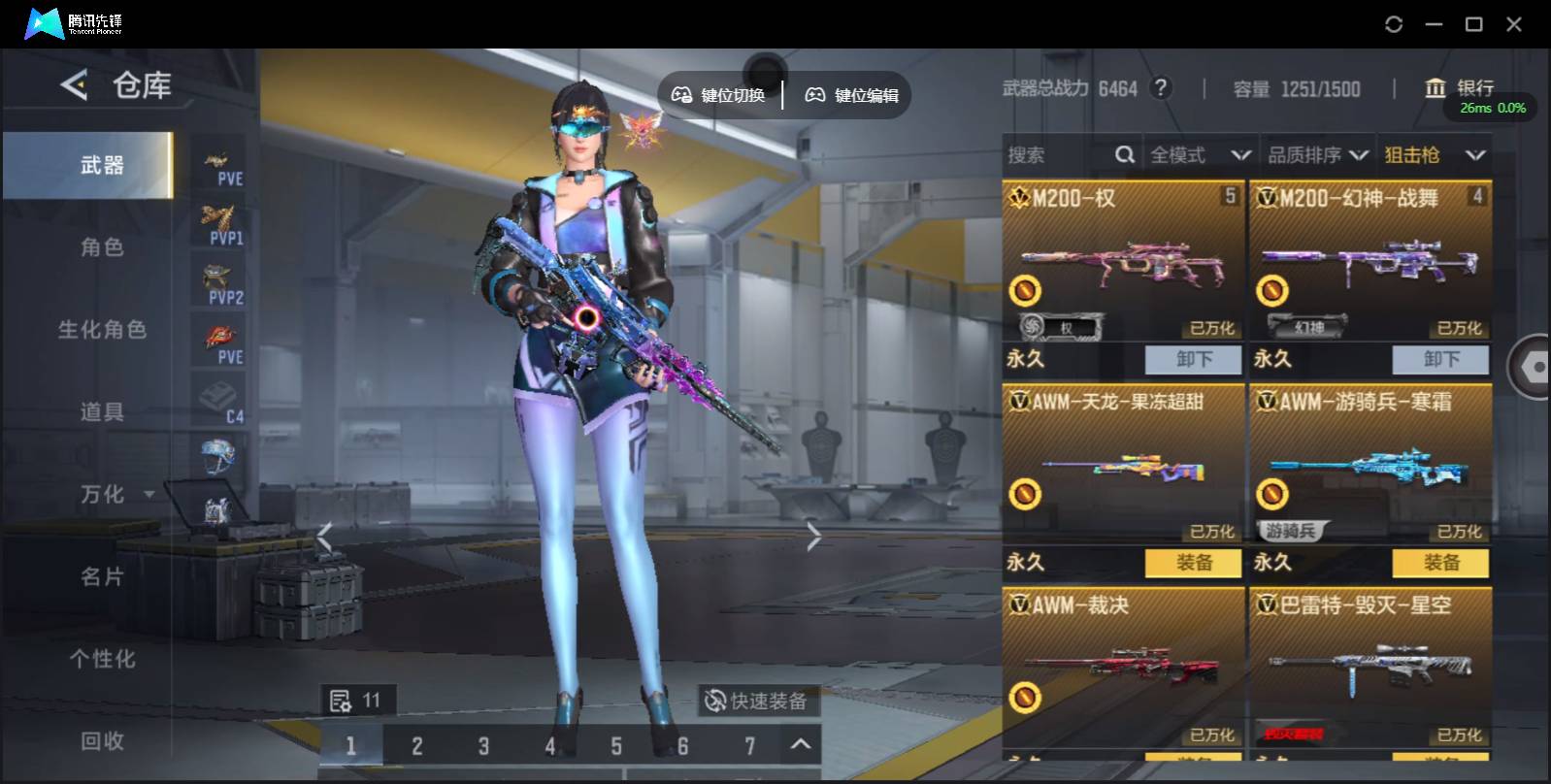The image size is (1551, 784).
Task: Click the 快速装备 quick equip button
Action: point(757,701)
